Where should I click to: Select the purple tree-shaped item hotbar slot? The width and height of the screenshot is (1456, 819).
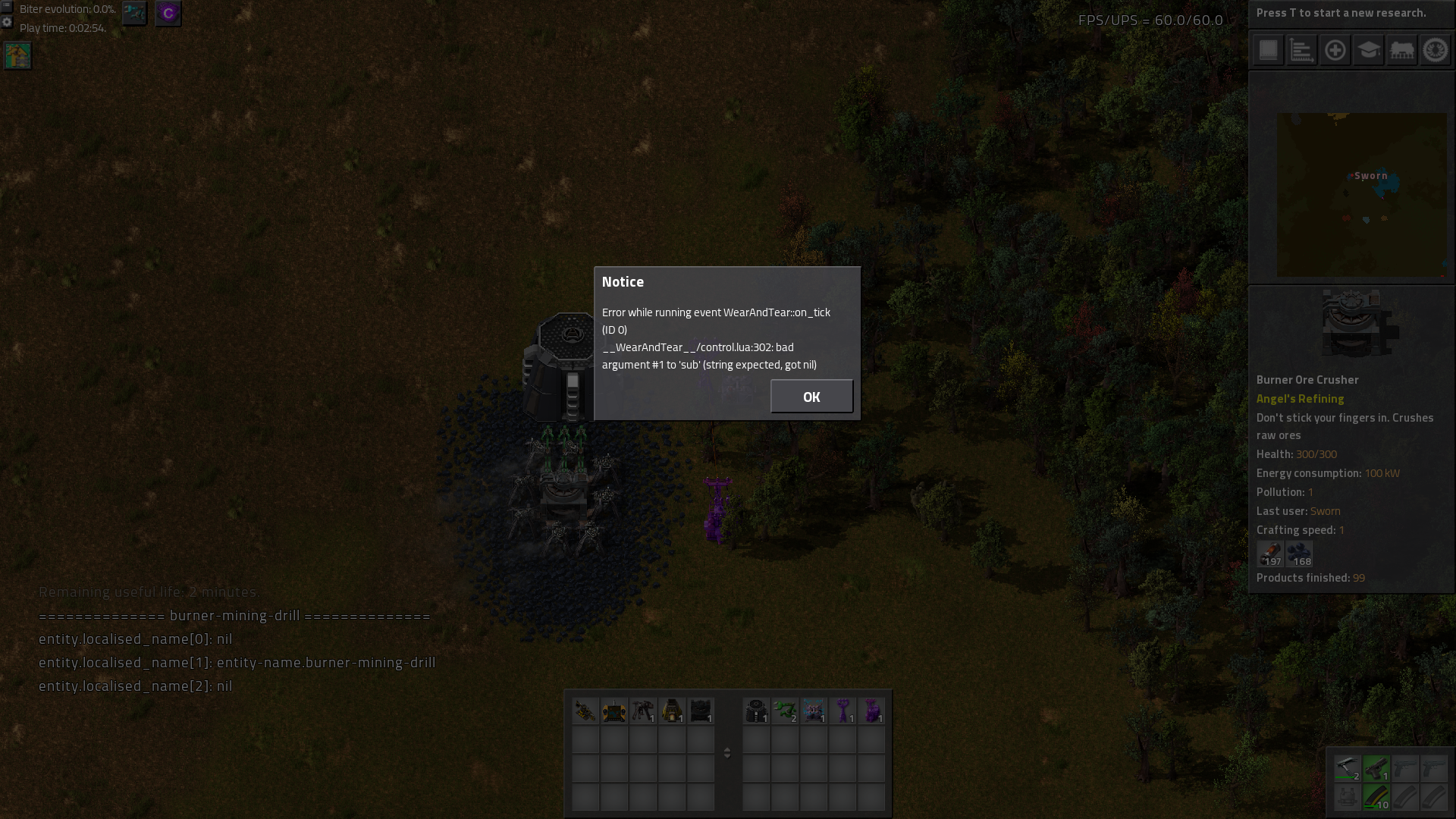[843, 711]
